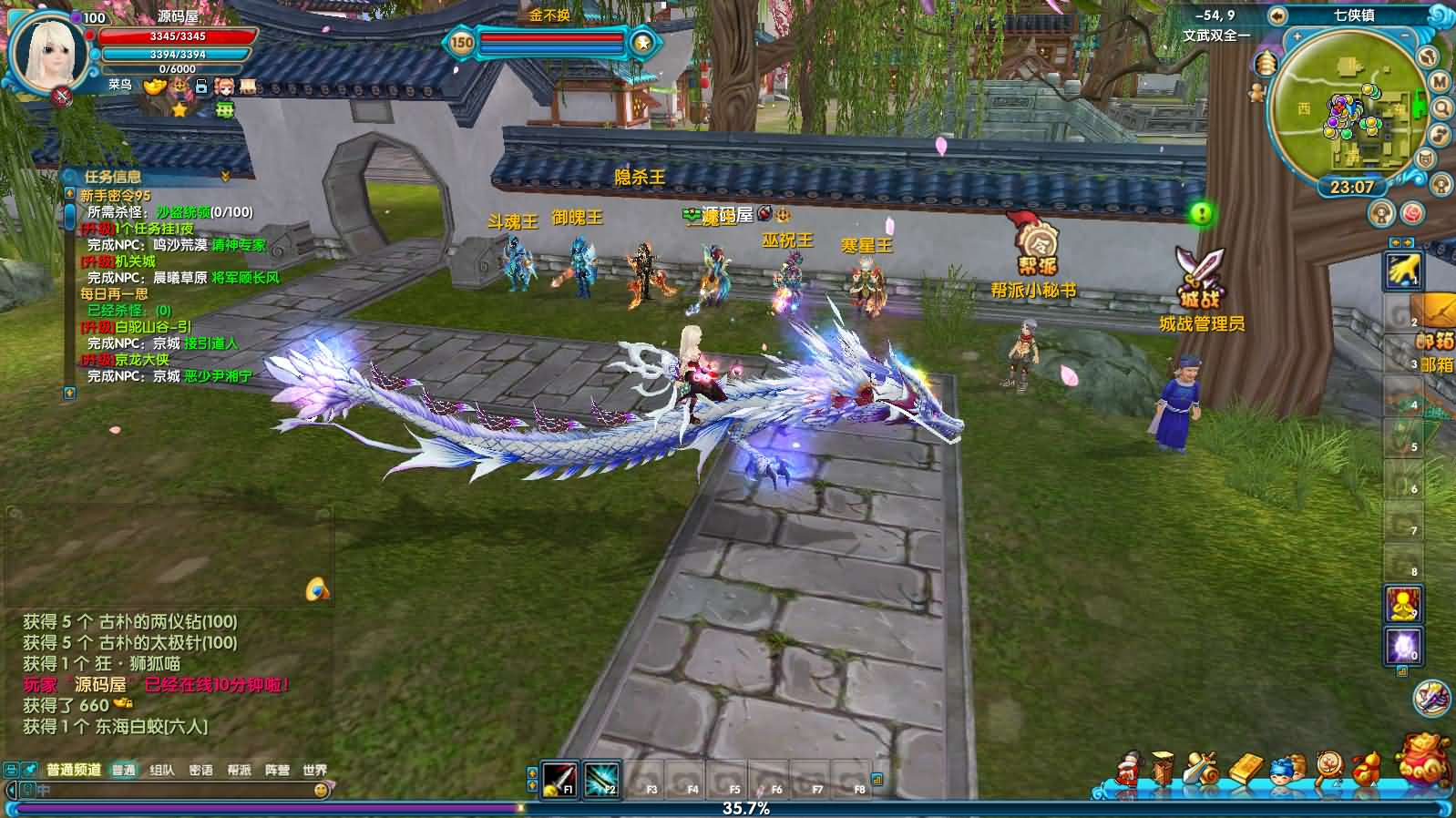Use the F2 blue slash skill

point(601,779)
